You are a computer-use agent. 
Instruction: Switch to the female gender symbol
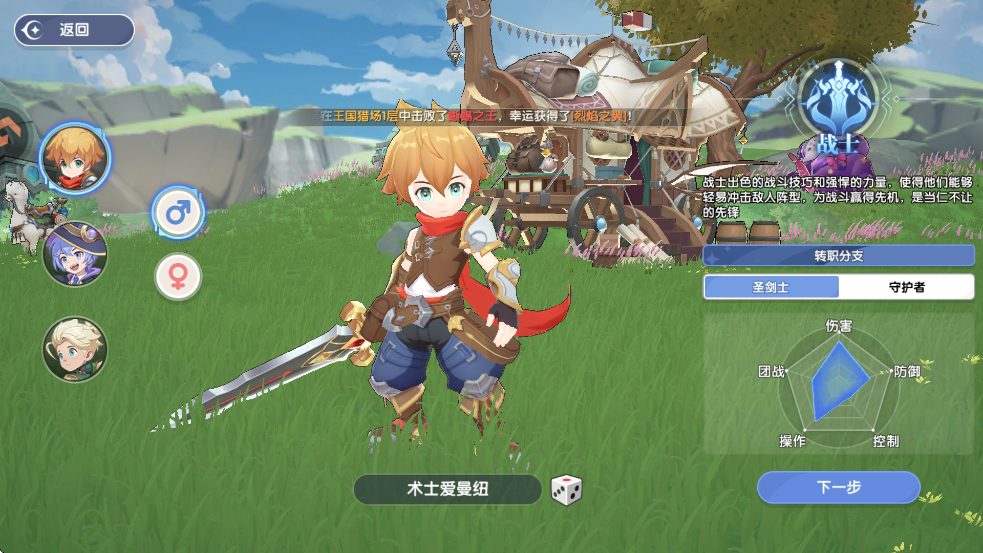pos(178,277)
